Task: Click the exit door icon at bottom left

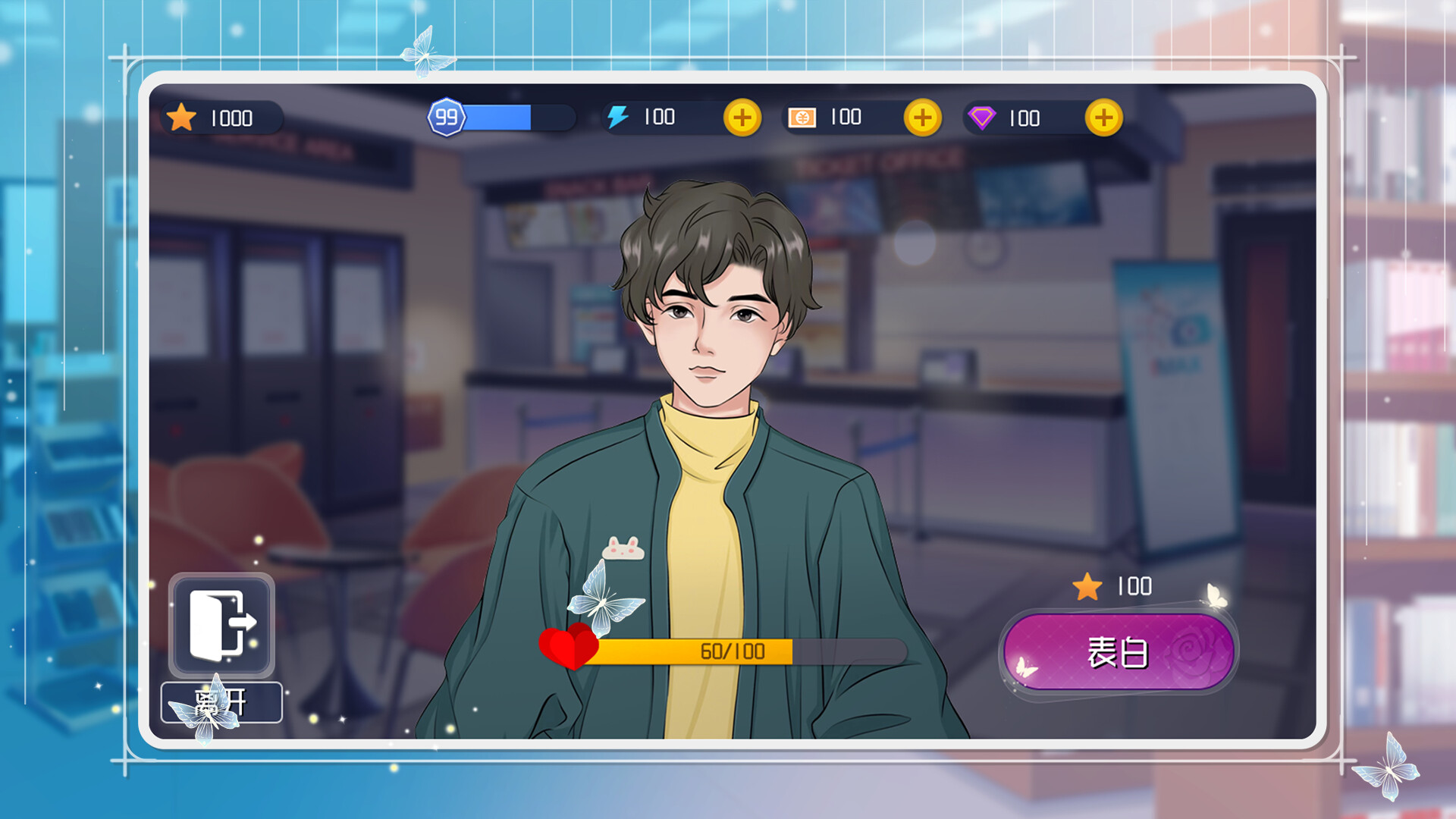Action: coord(222,625)
